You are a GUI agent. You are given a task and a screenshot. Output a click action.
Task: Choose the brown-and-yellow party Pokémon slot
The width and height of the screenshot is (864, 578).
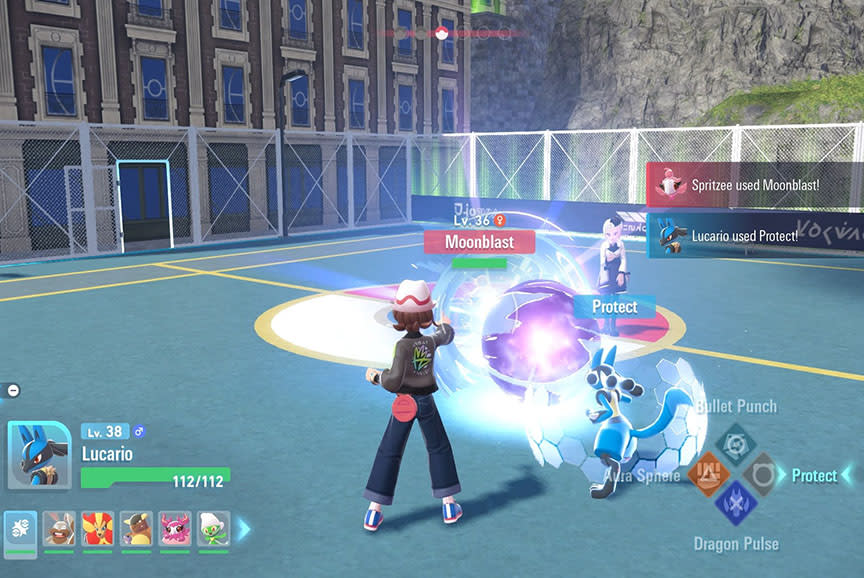(136, 528)
